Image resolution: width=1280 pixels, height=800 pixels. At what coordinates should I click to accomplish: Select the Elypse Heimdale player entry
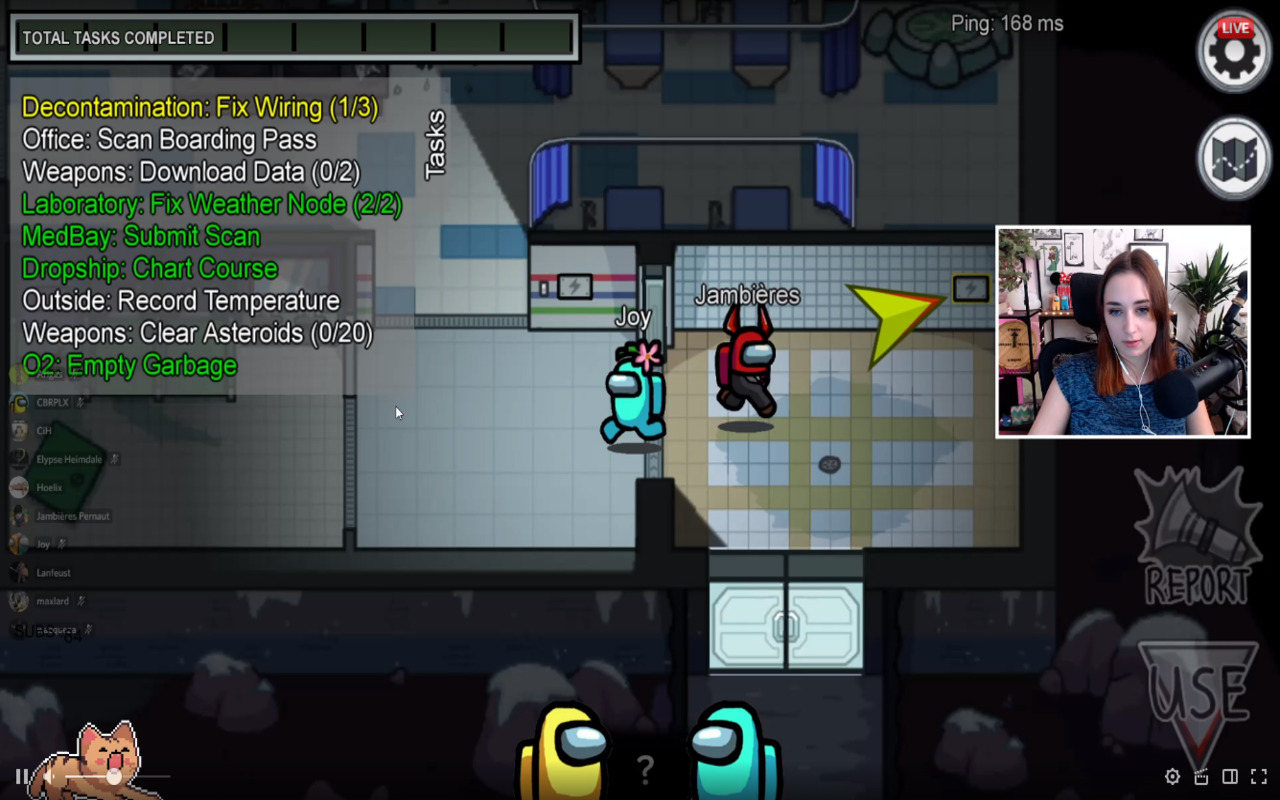pos(69,459)
